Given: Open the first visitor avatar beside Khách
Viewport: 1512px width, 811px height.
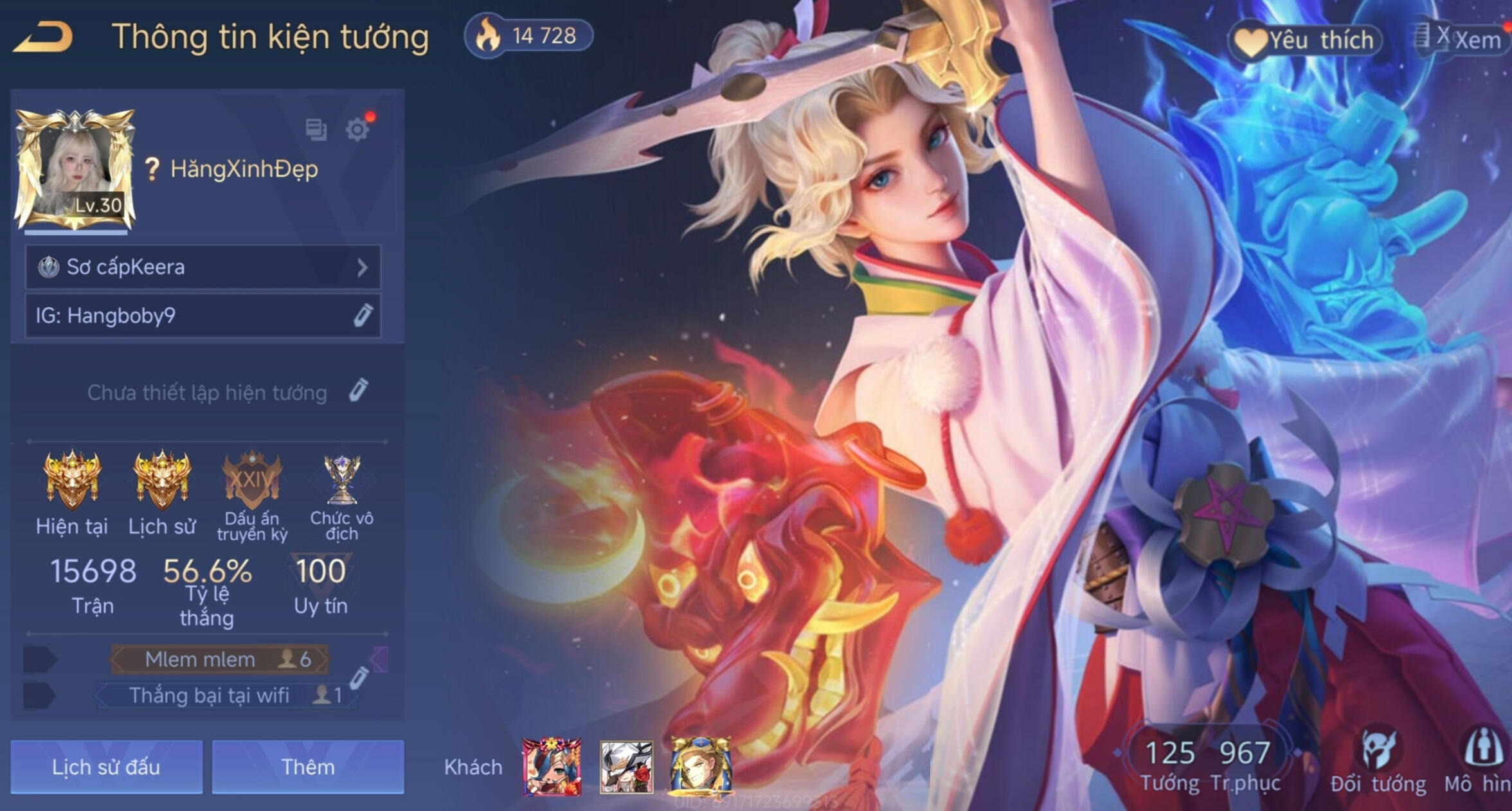Looking at the screenshot, I should pyautogui.click(x=552, y=766).
